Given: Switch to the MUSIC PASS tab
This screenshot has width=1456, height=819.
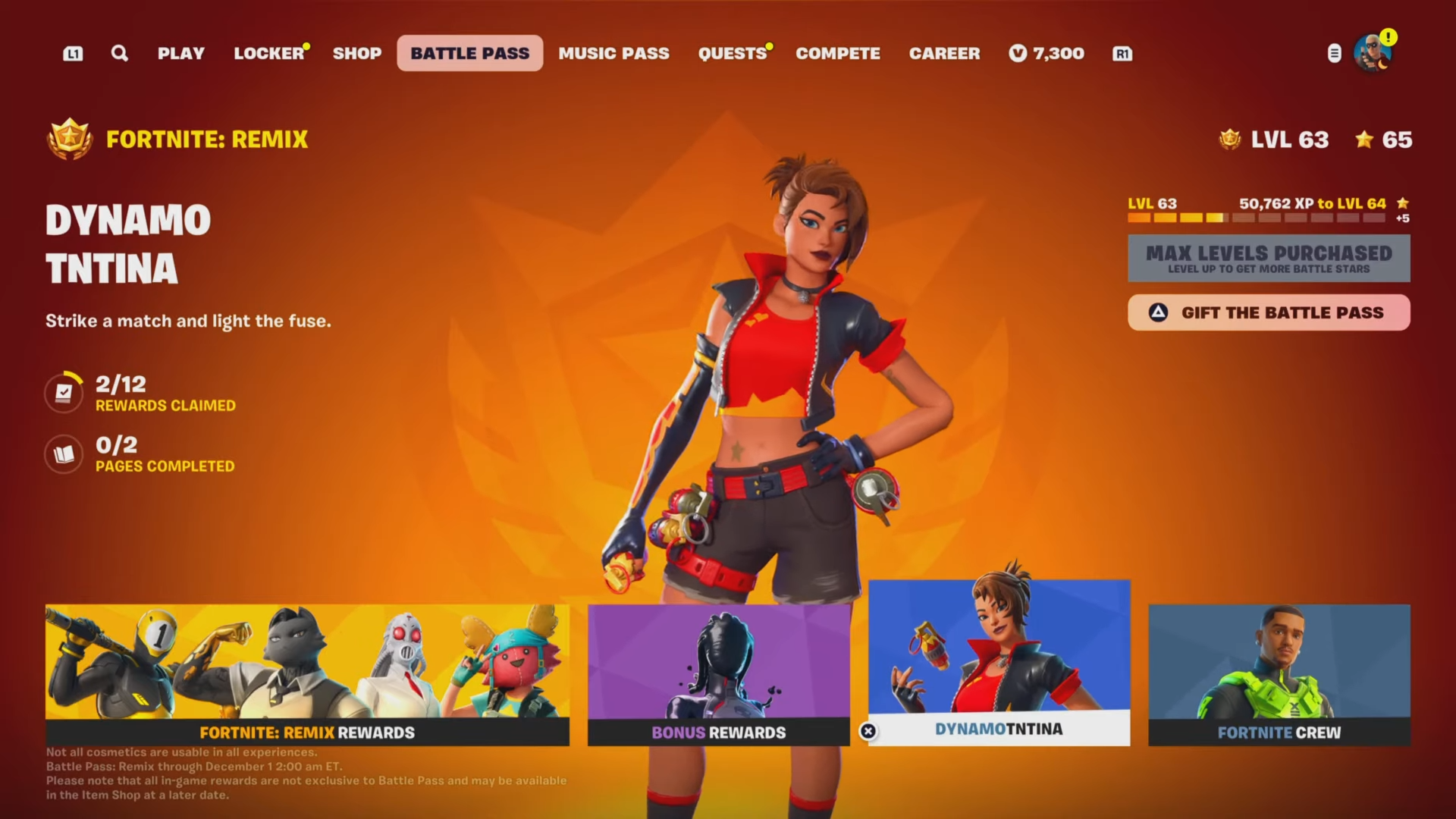Looking at the screenshot, I should point(613,53).
